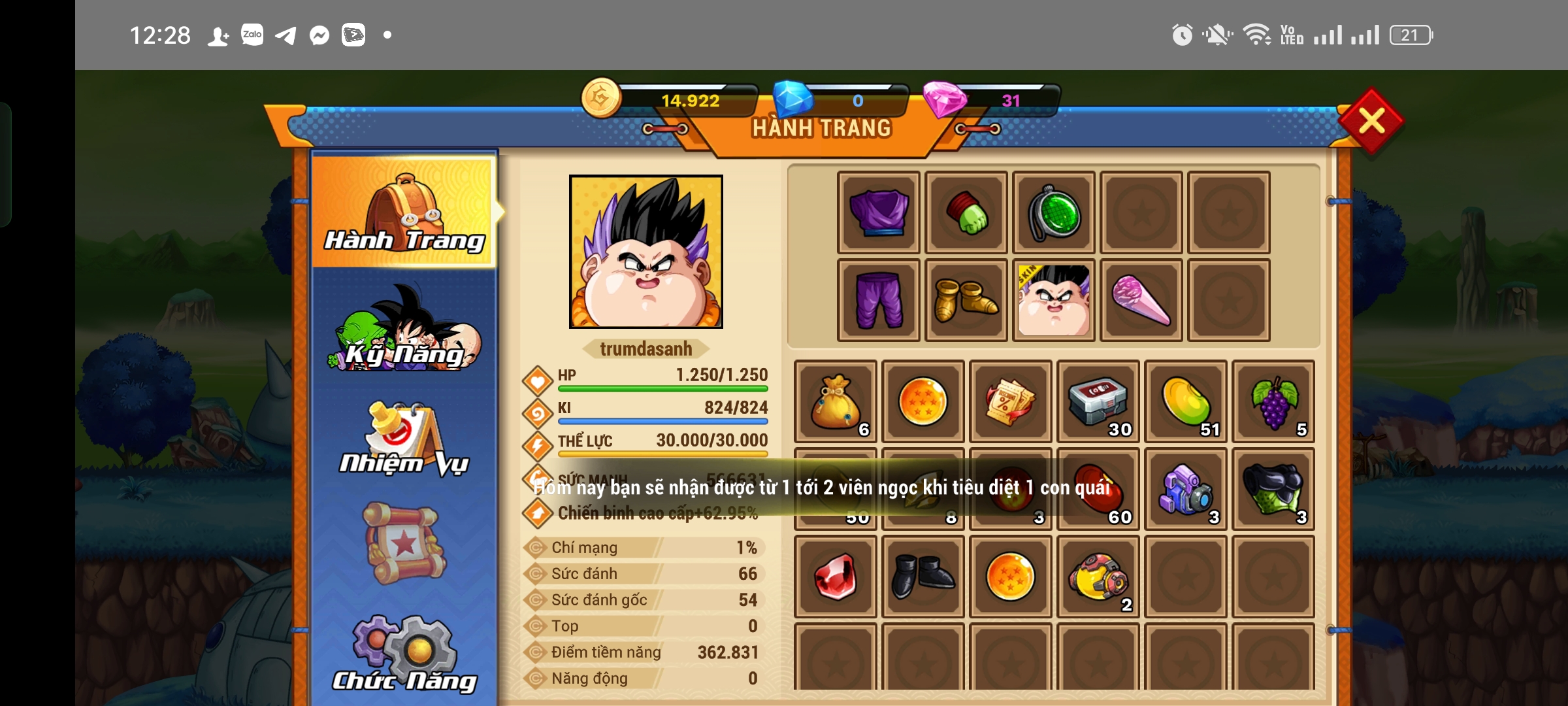Viewport: 1568px width, 706px height.
Task: Choose the equipped purple pants slot
Action: 879,300
